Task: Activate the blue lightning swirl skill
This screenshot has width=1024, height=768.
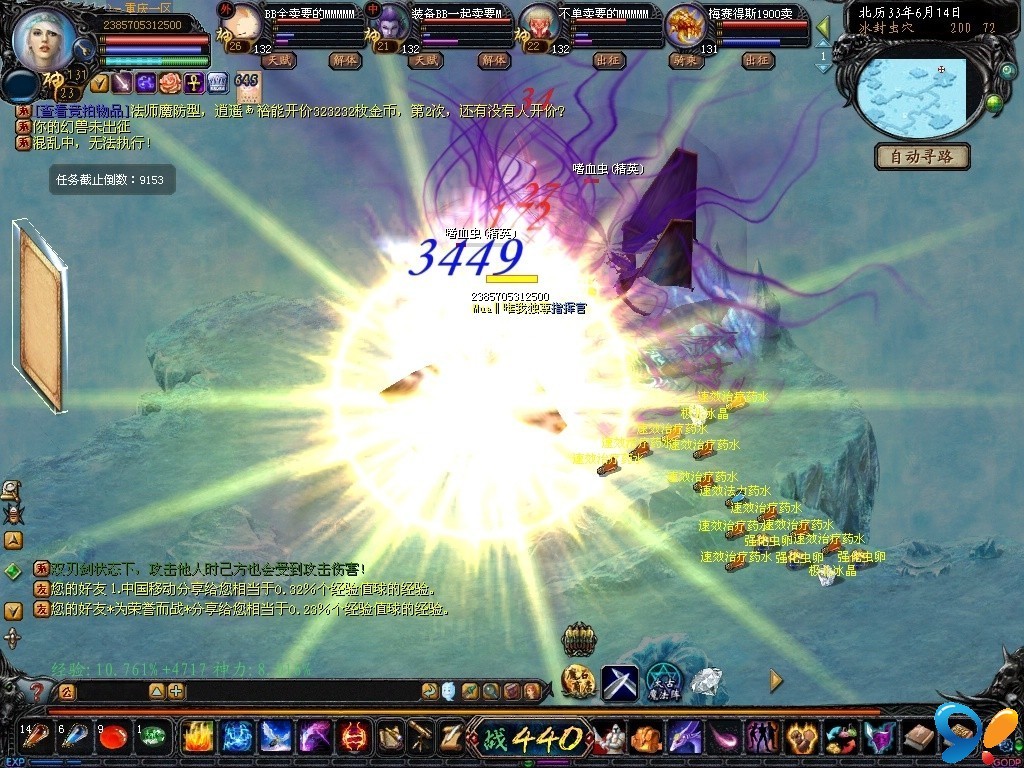Action: [x=237, y=738]
